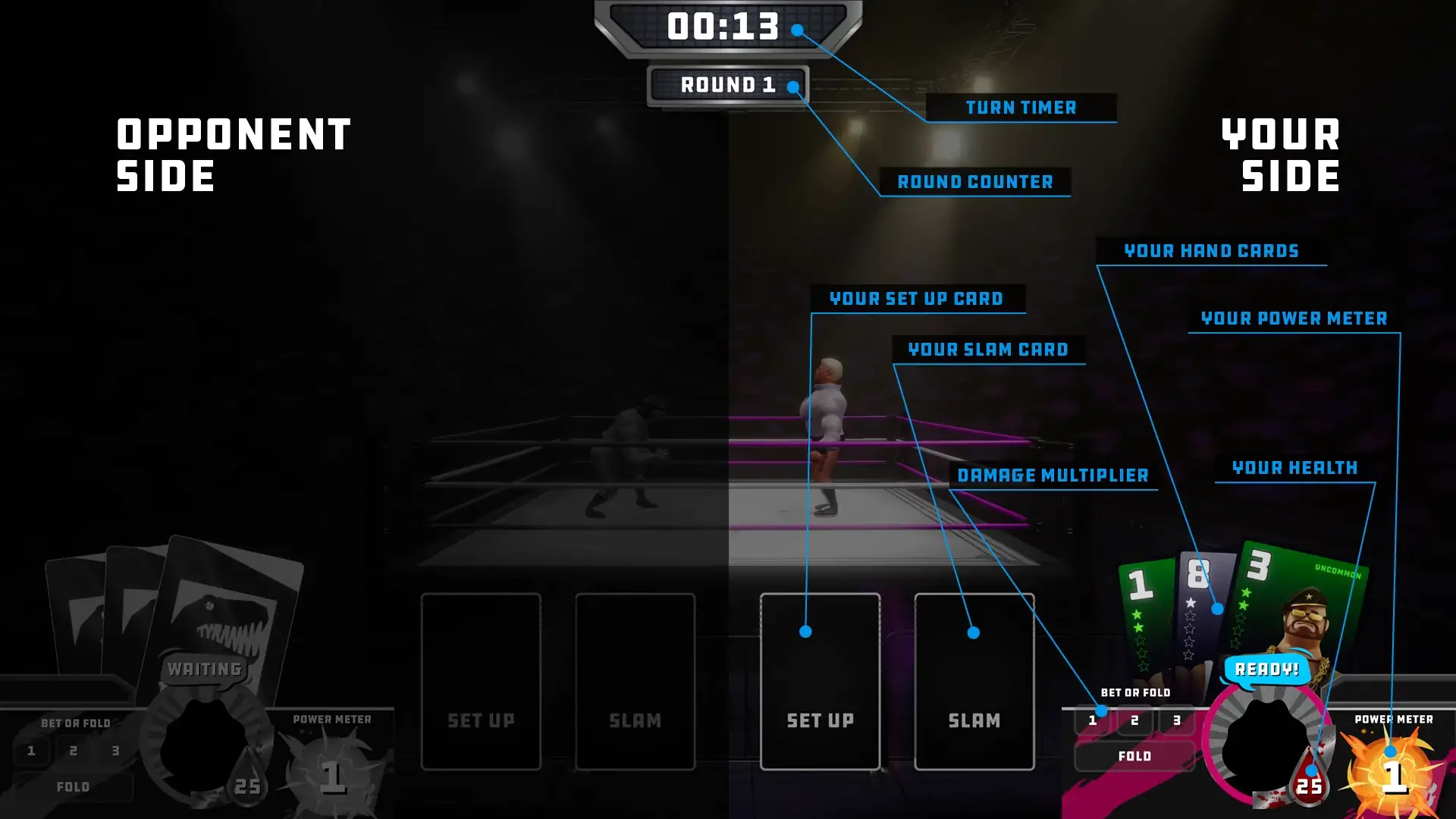The image size is (1456, 819).
Task: Expand the opponent's SET UP slot
Action: (482, 682)
